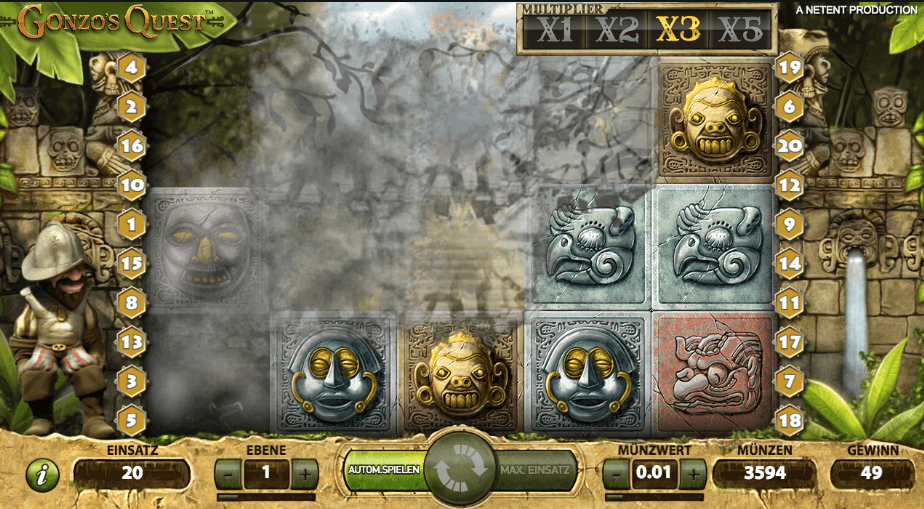Image resolution: width=924 pixels, height=509 pixels.
Task: Raise the Münzwert coin value
Action: pos(692,473)
